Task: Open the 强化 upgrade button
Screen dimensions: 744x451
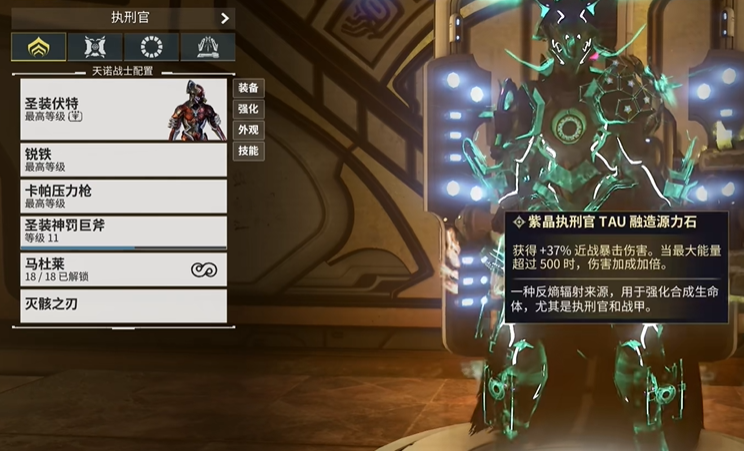Action: pyautogui.click(x=247, y=108)
